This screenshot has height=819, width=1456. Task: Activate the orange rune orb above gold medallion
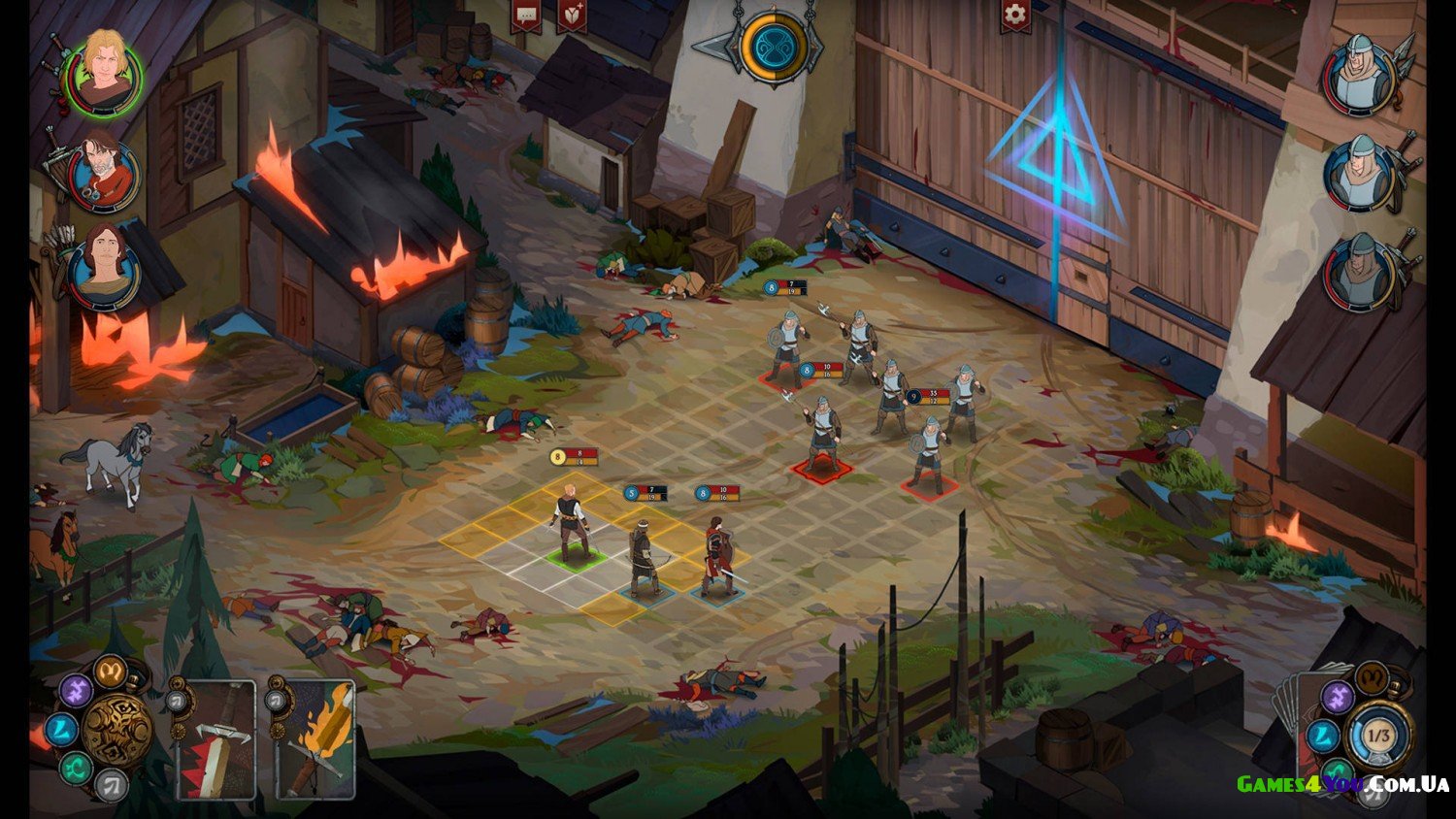tap(110, 670)
